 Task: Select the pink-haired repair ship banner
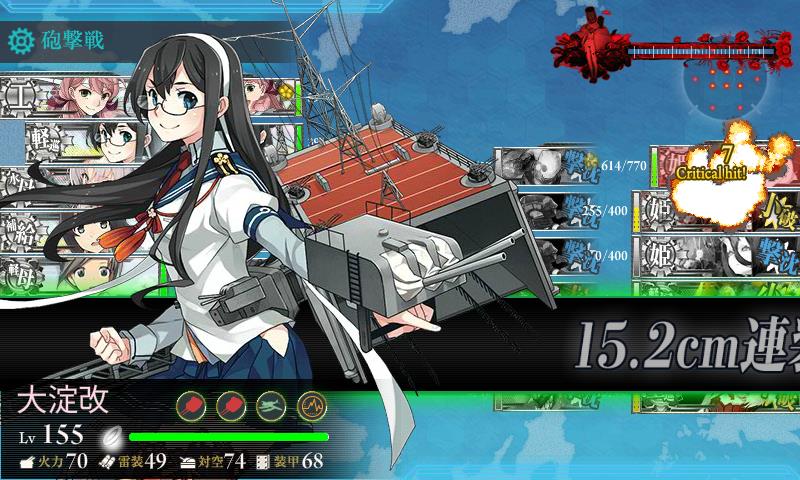(x=60, y=98)
